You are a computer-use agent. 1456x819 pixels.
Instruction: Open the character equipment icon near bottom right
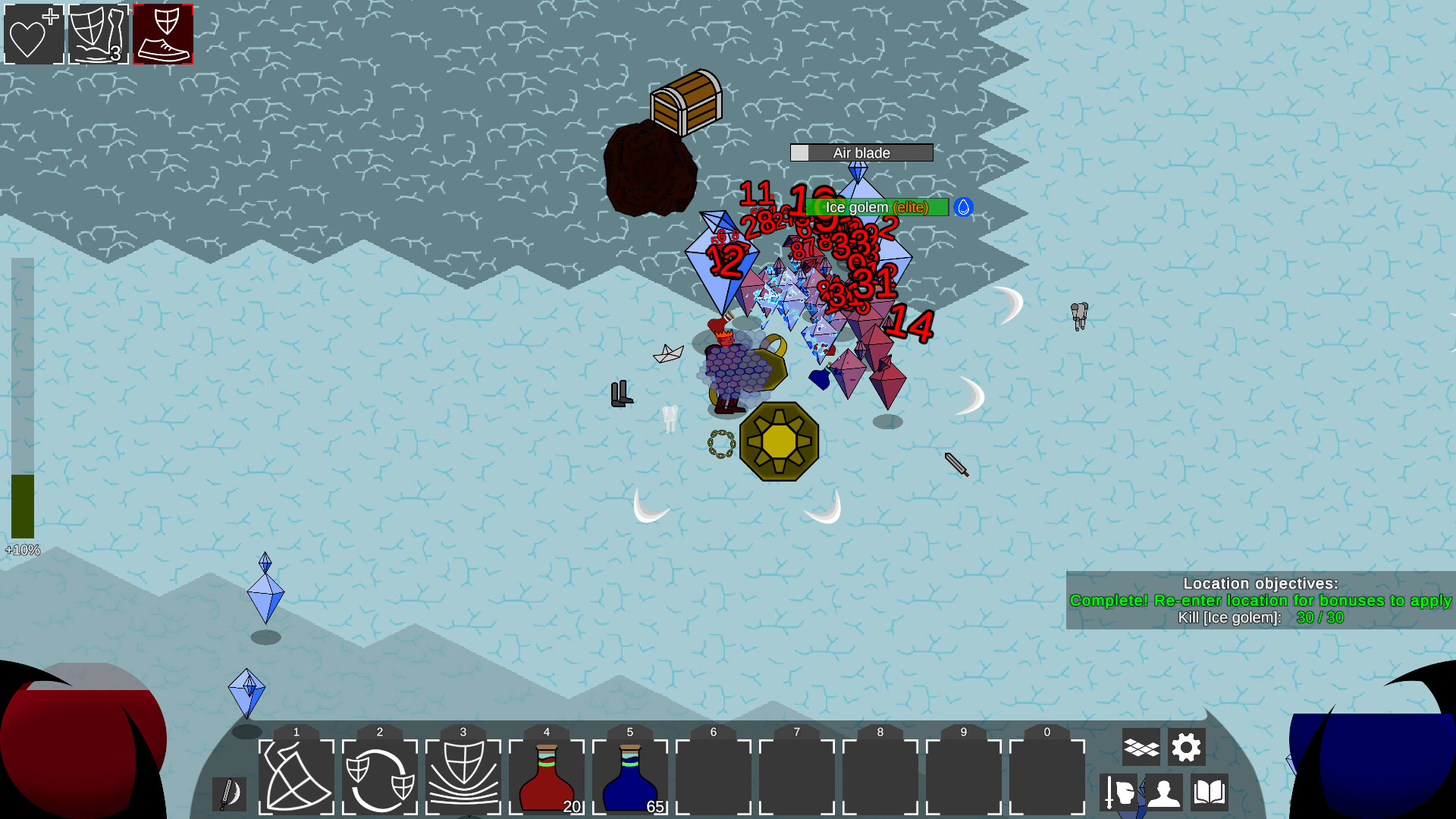pyautogui.click(x=1120, y=793)
